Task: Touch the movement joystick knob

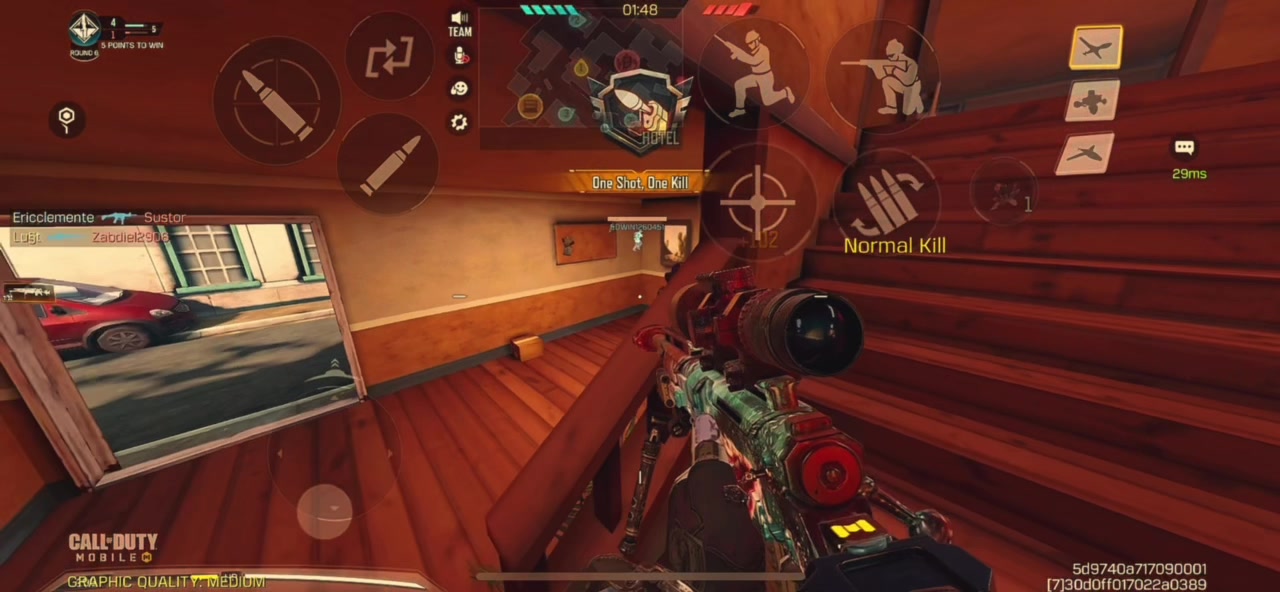Action: pyautogui.click(x=324, y=511)
